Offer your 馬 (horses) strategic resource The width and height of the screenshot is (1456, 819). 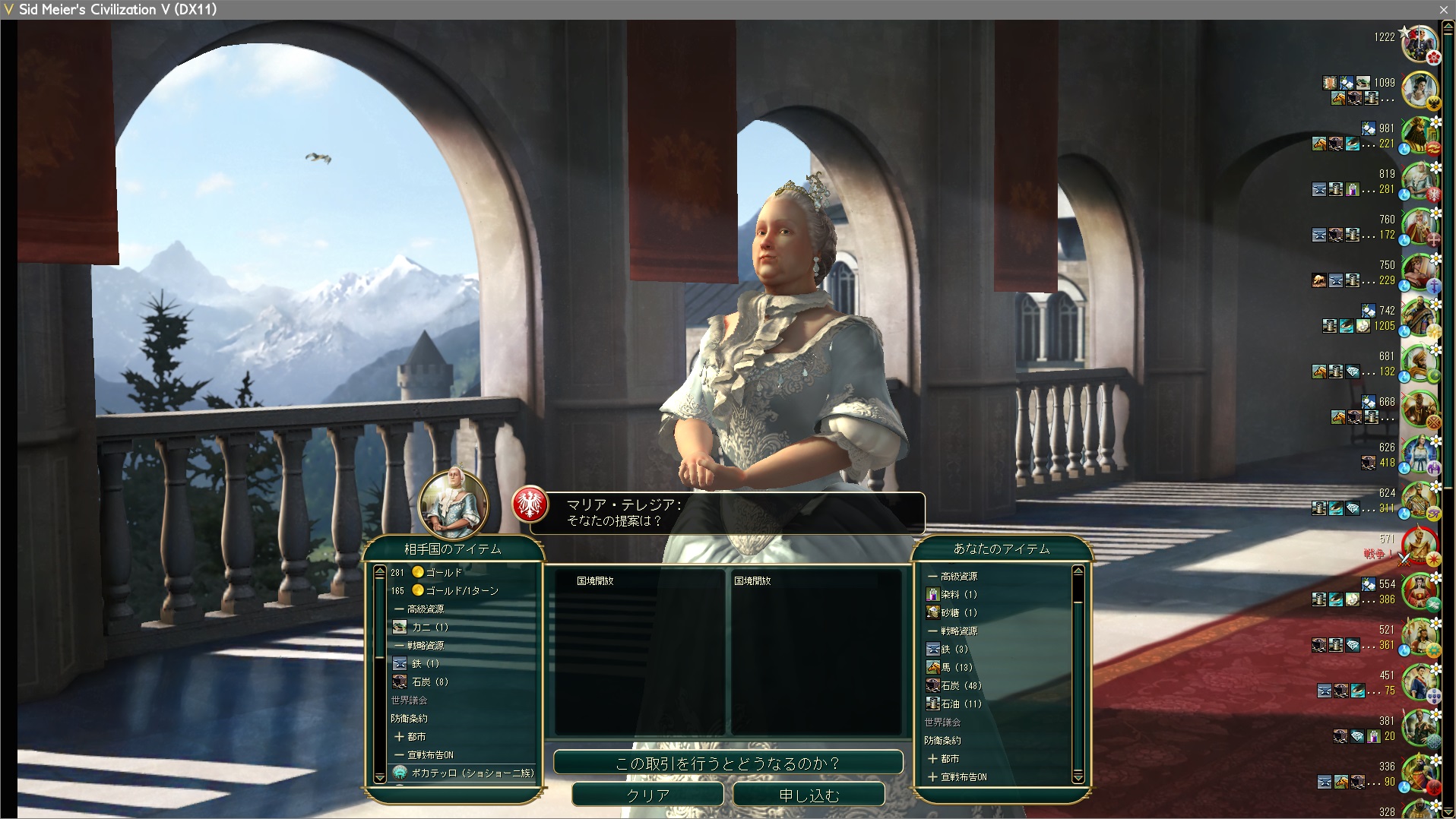tap(955, 667)
